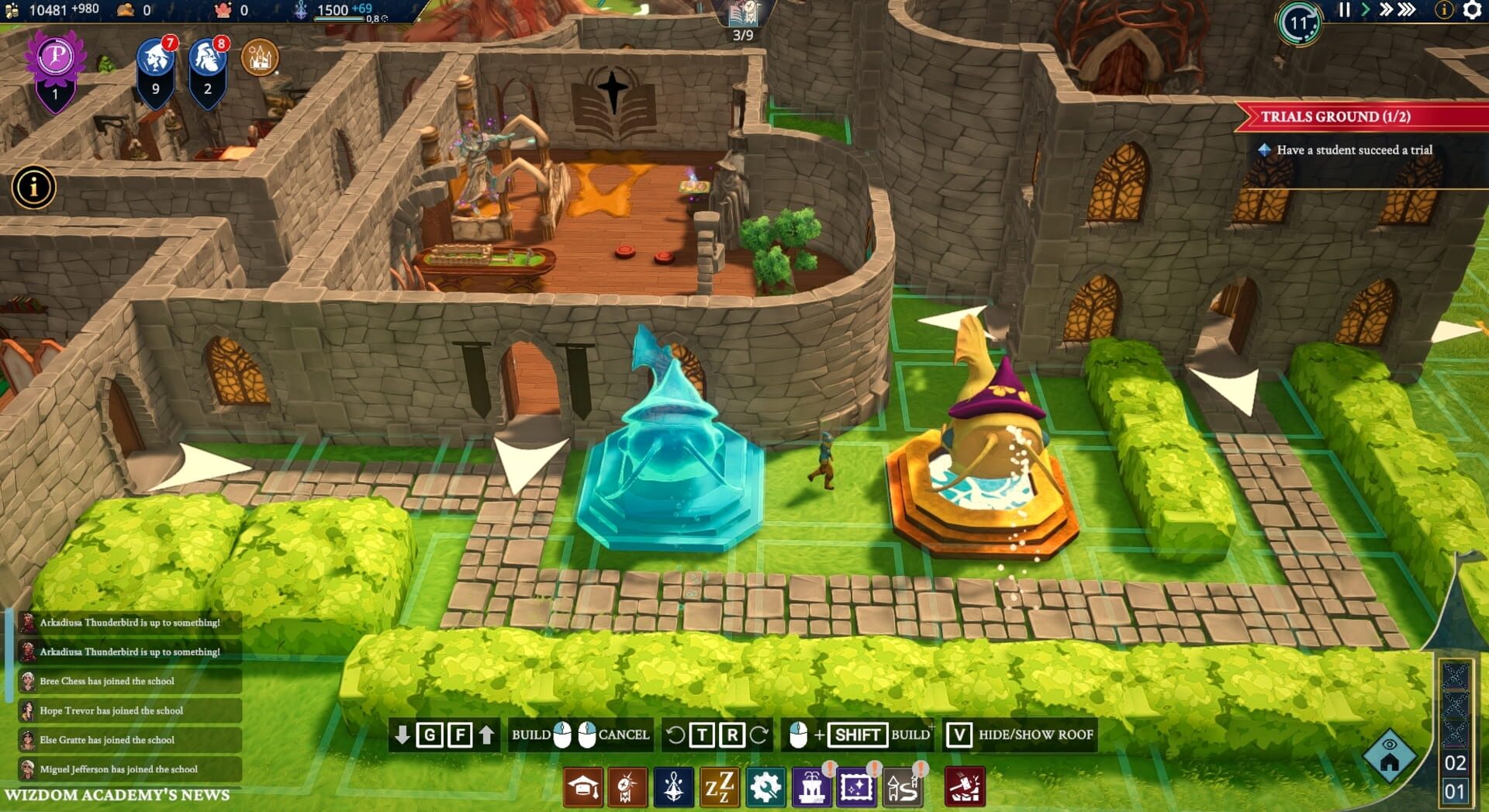Toggle roof visibility with the V button
1489x812 pixels.
(x=961, y=735)
